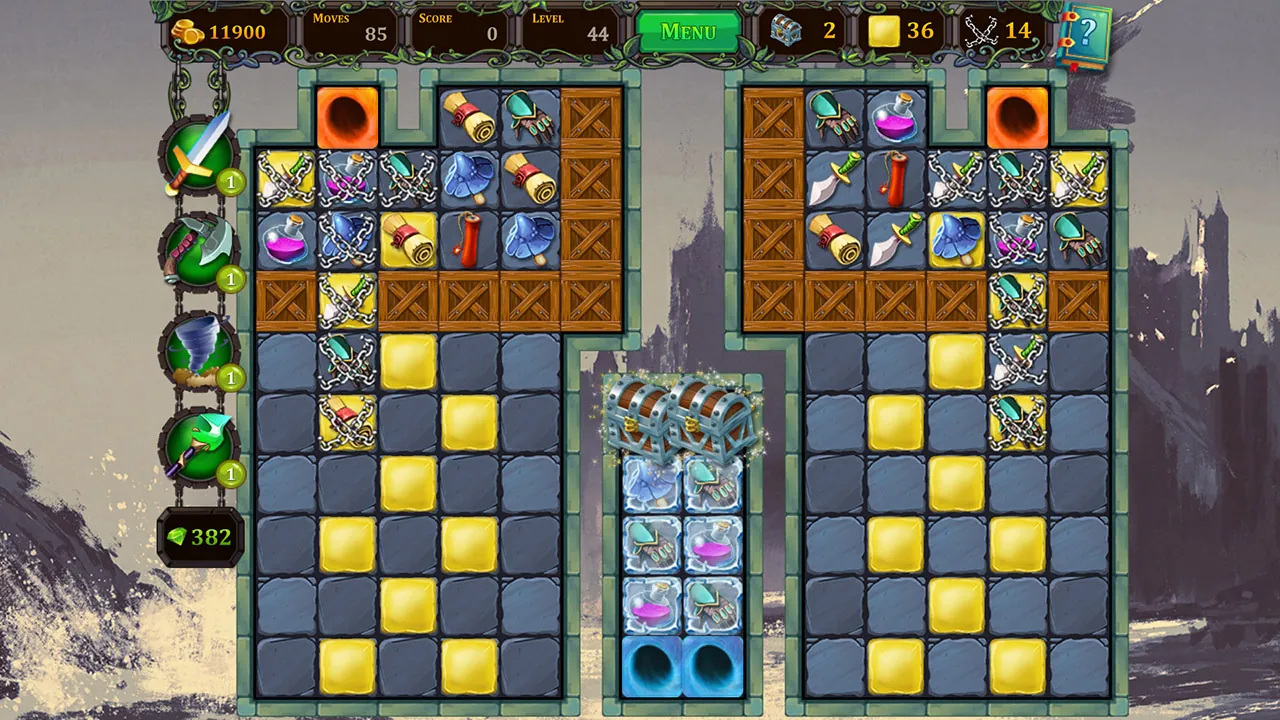Click the gold tile counter showing 36
Image resolution: width=1280 pixels, height=720 pixels.
tap(898, 31)
